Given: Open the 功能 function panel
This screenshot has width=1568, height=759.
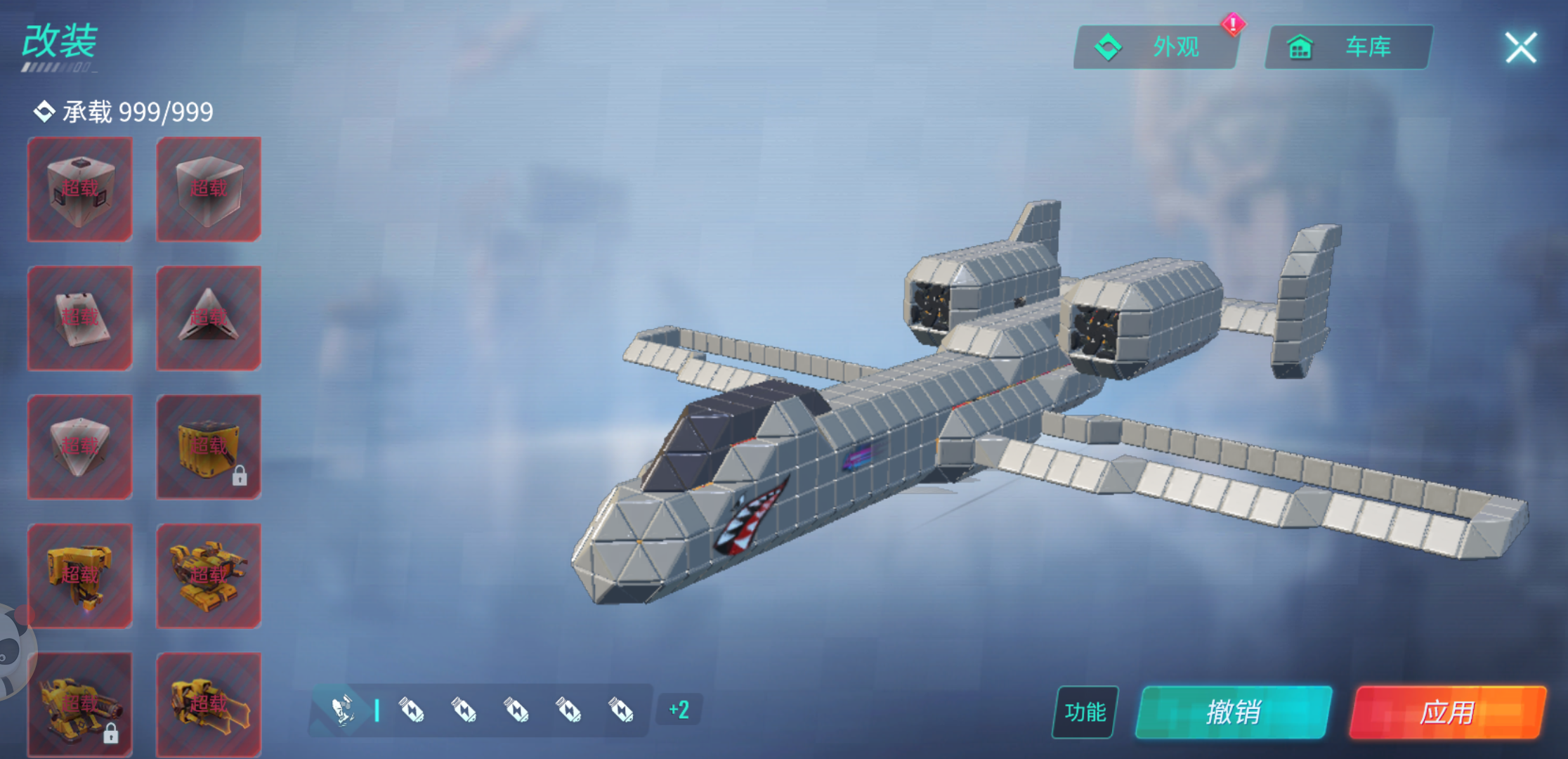Looking at the screenshot, I should (1085, 712).
